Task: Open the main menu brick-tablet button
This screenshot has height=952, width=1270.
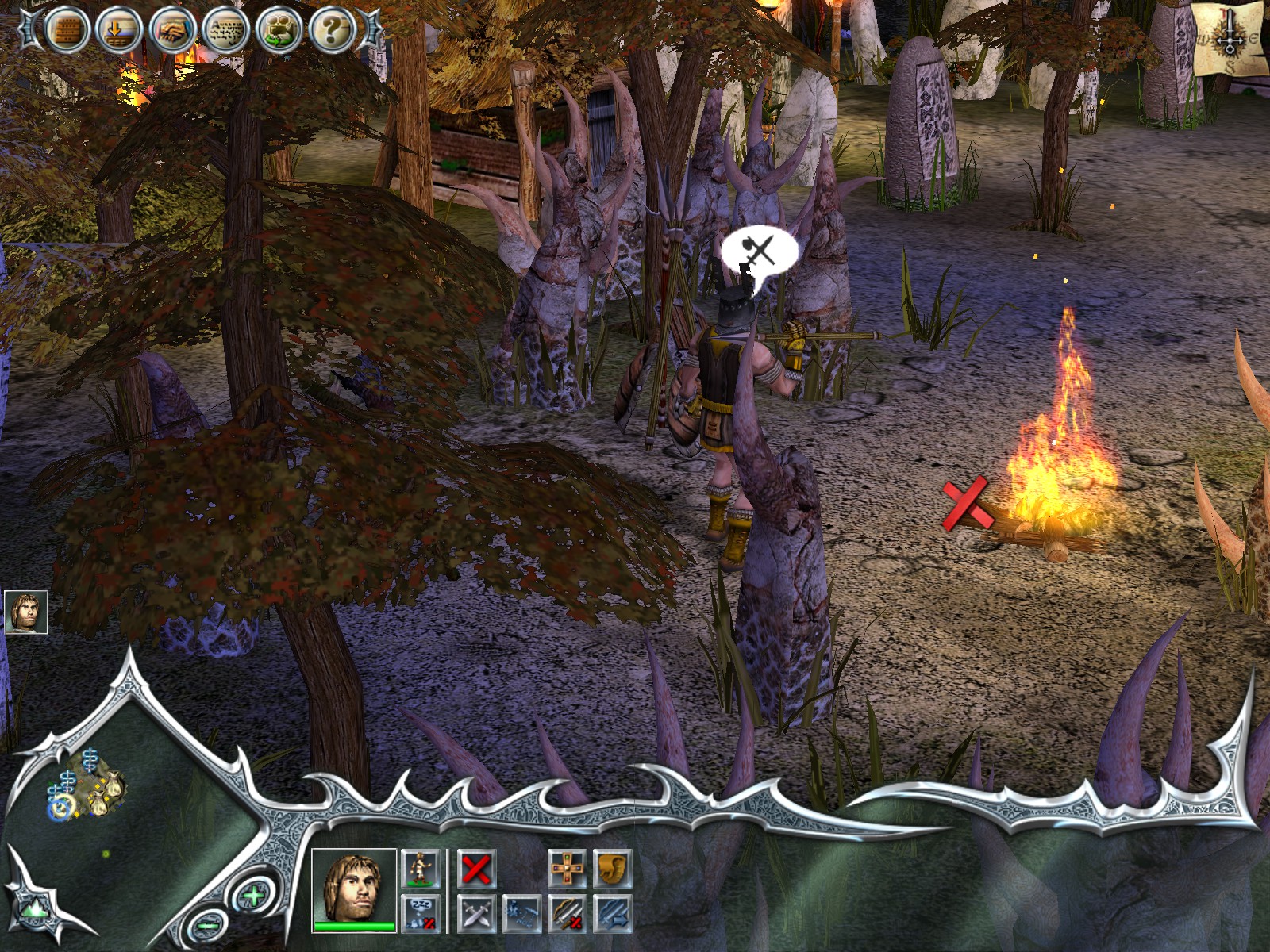Action: [66, 30]
